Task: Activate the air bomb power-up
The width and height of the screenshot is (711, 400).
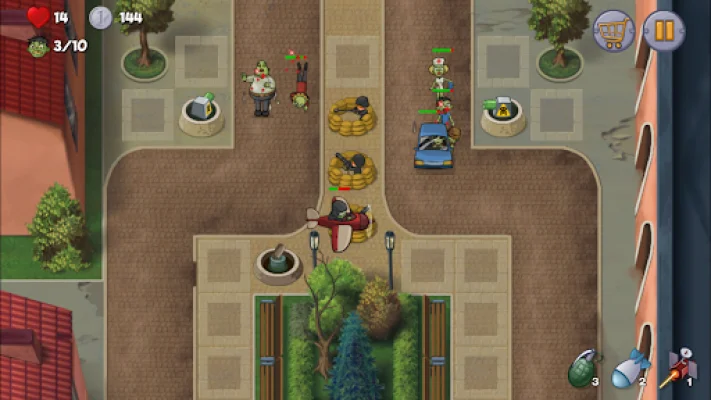Action: (628, 367)
